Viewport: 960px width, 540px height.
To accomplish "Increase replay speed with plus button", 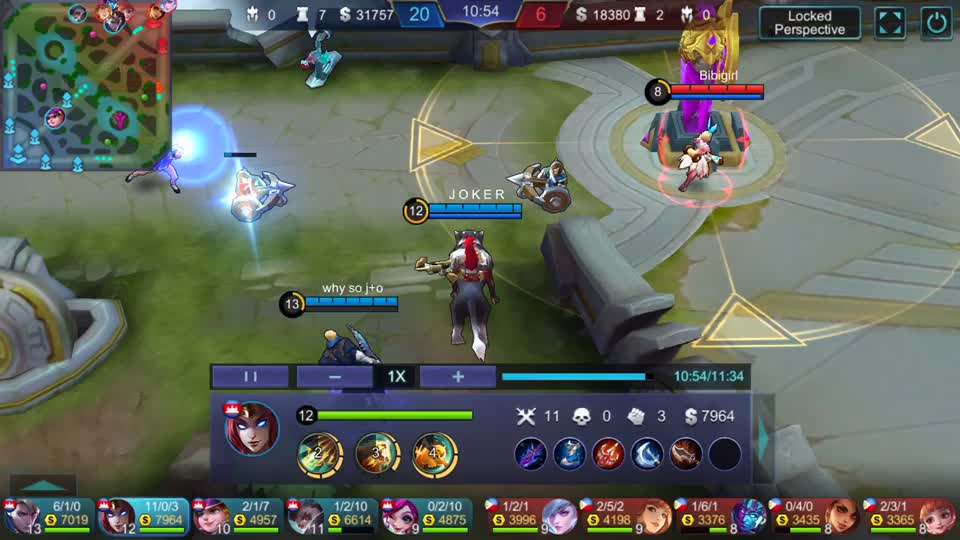I will [x=458, y=377].
